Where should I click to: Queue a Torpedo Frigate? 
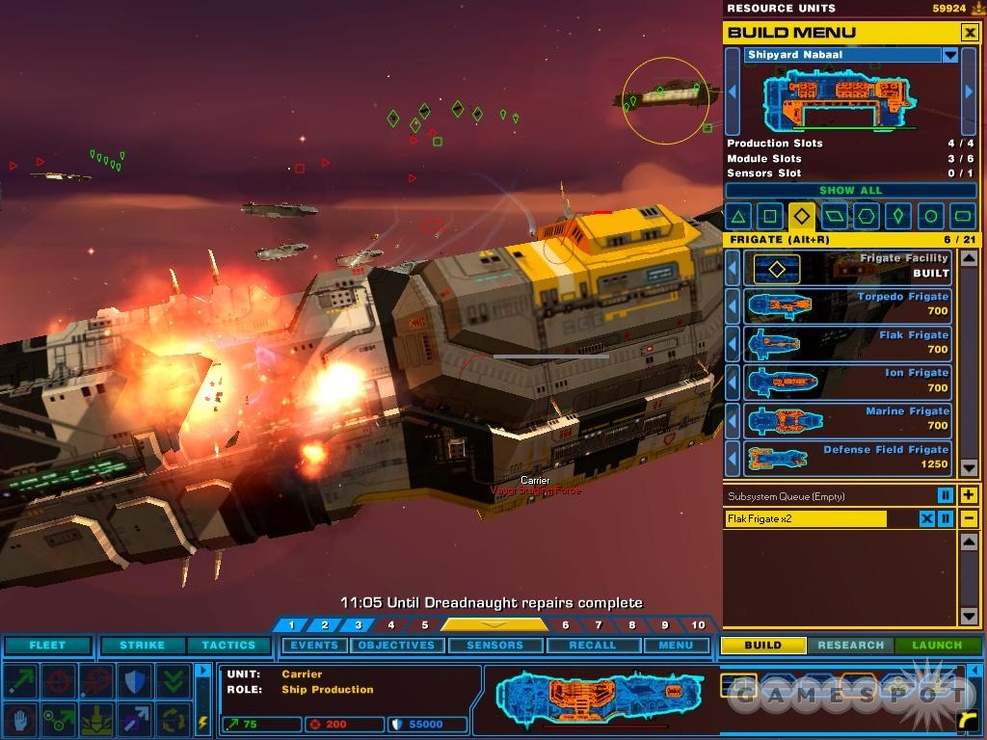click(846, 305)
